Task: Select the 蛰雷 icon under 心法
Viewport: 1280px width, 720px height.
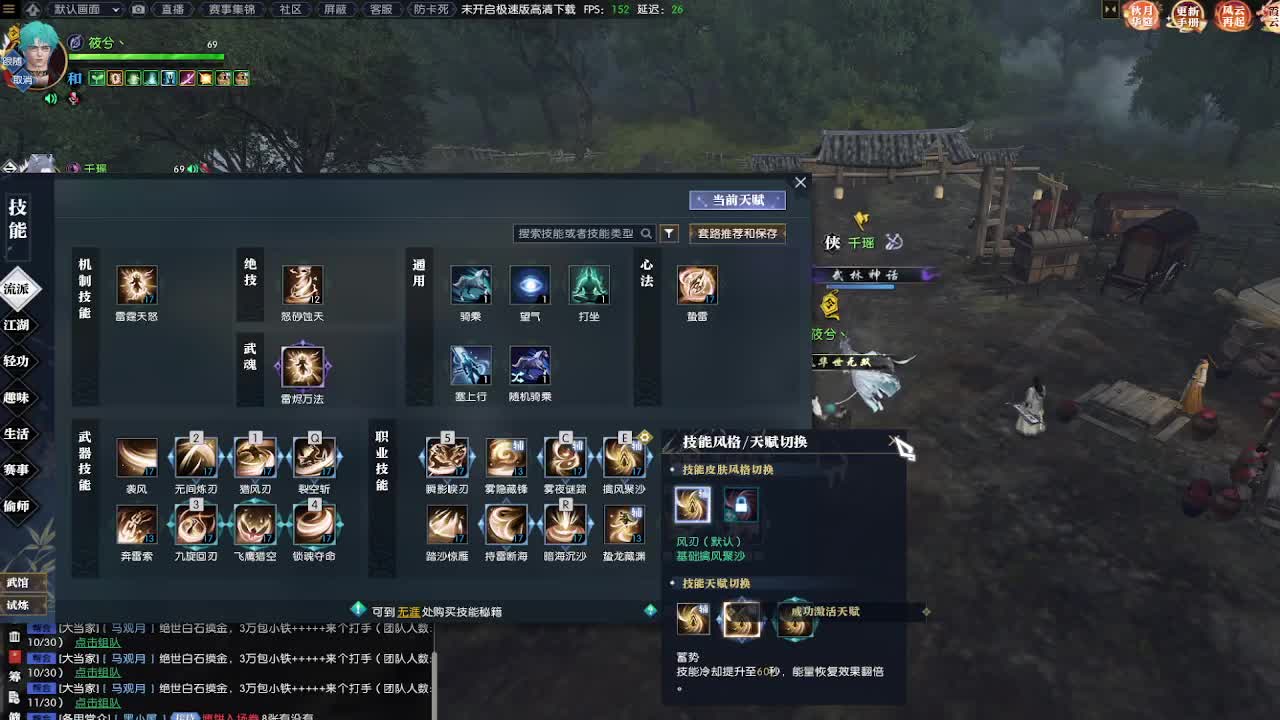Action: [x=697, y=285]
